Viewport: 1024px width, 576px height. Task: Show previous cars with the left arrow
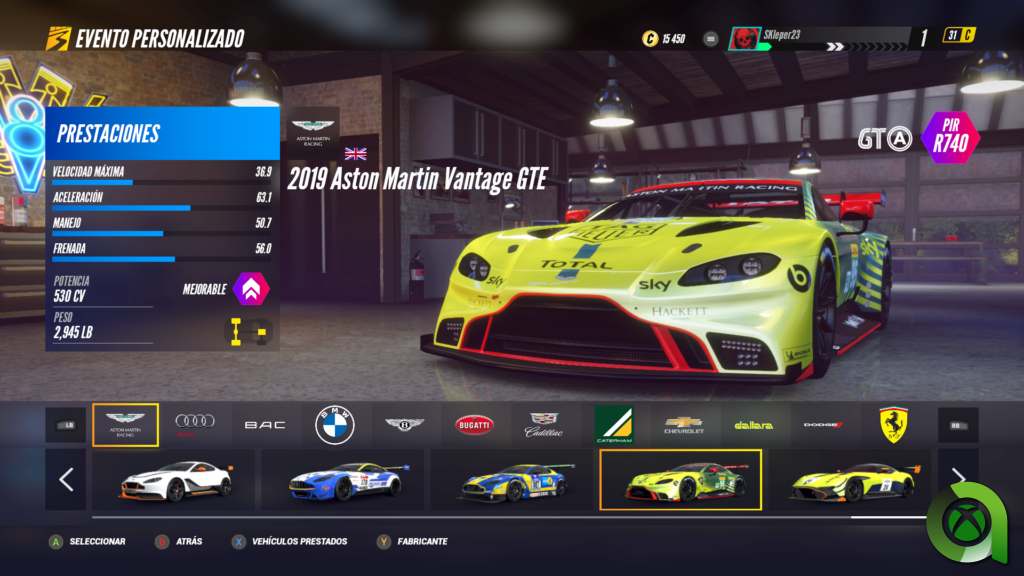pyautogui.click(x=66, y=480)
